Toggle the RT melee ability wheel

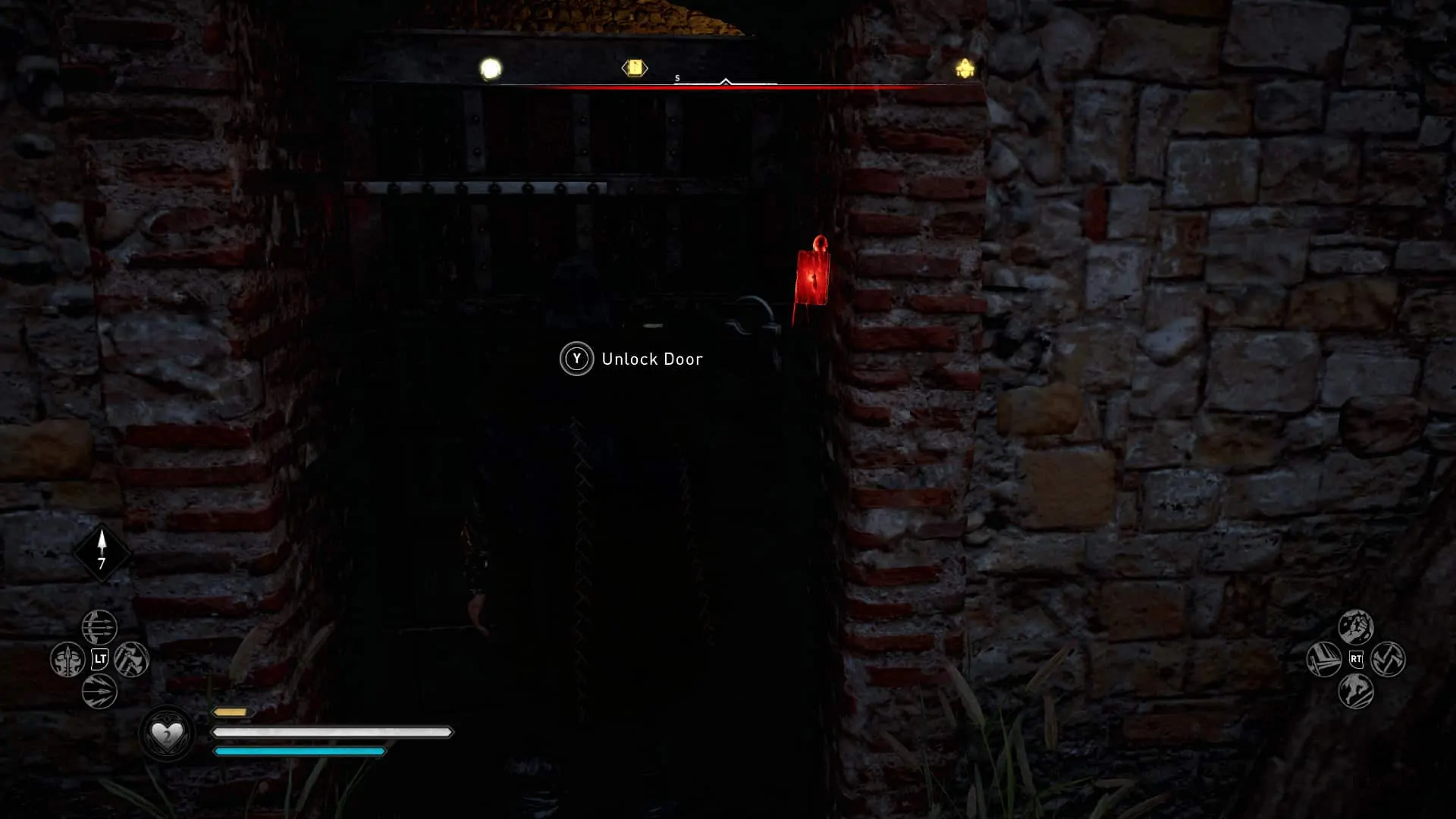tap(1356, 658)
